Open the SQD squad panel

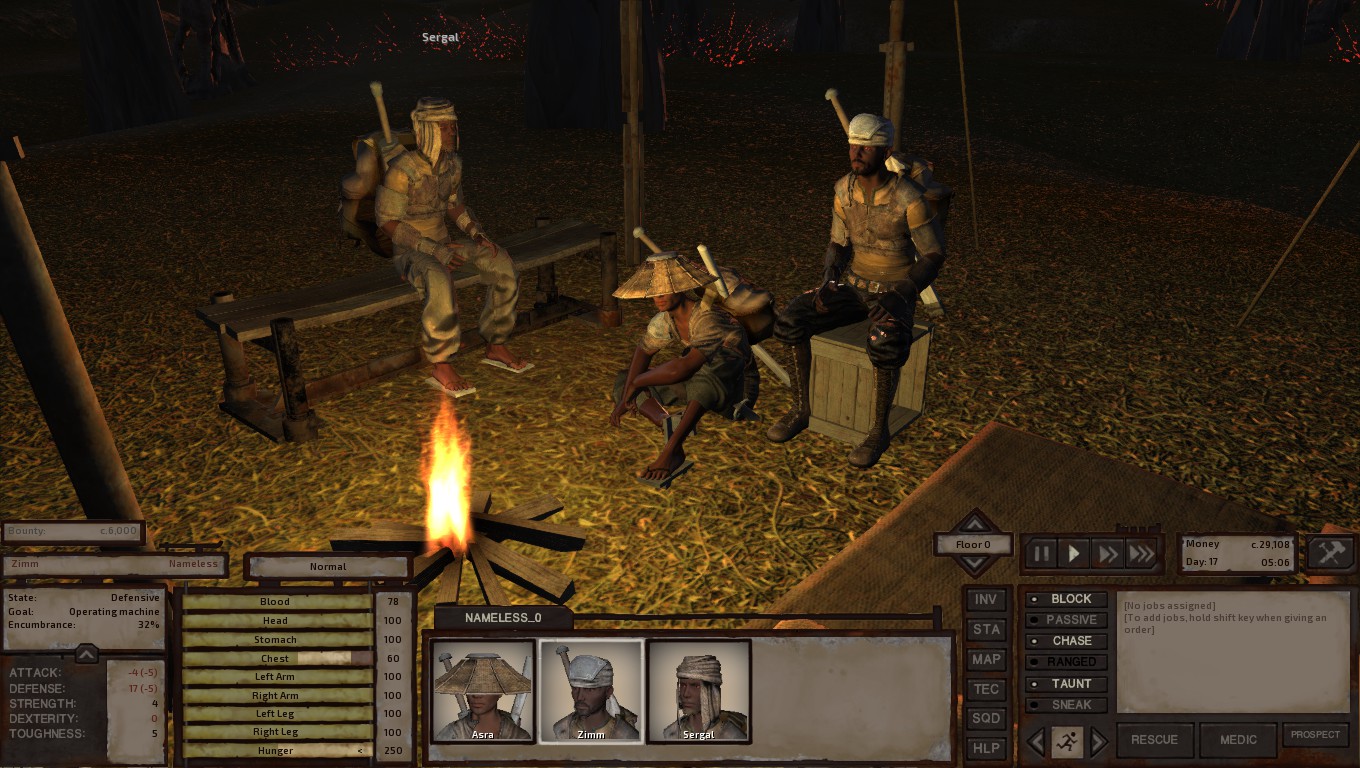[986, 718]
